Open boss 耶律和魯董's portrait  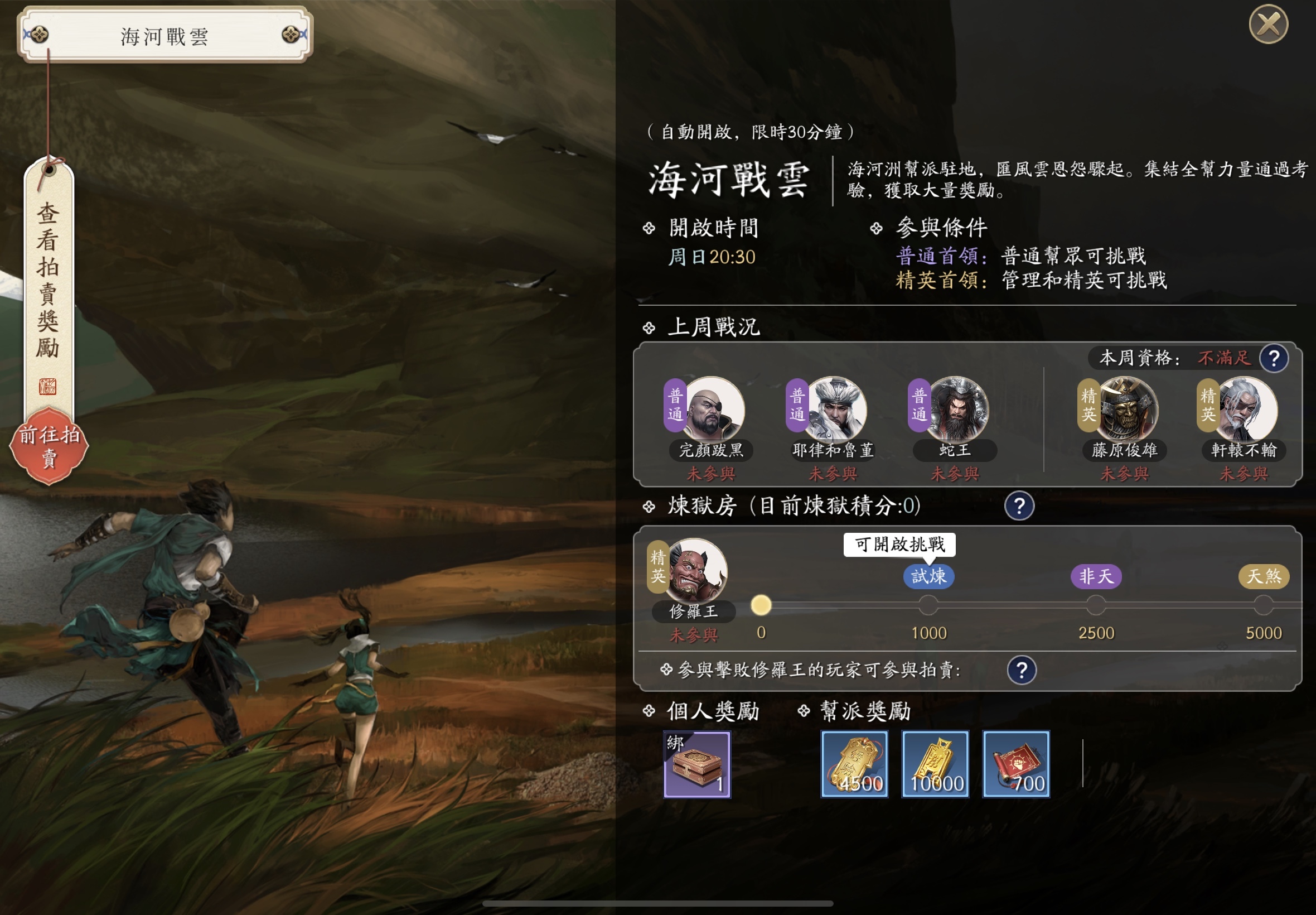pyautogui.click(x=832, y=410)
